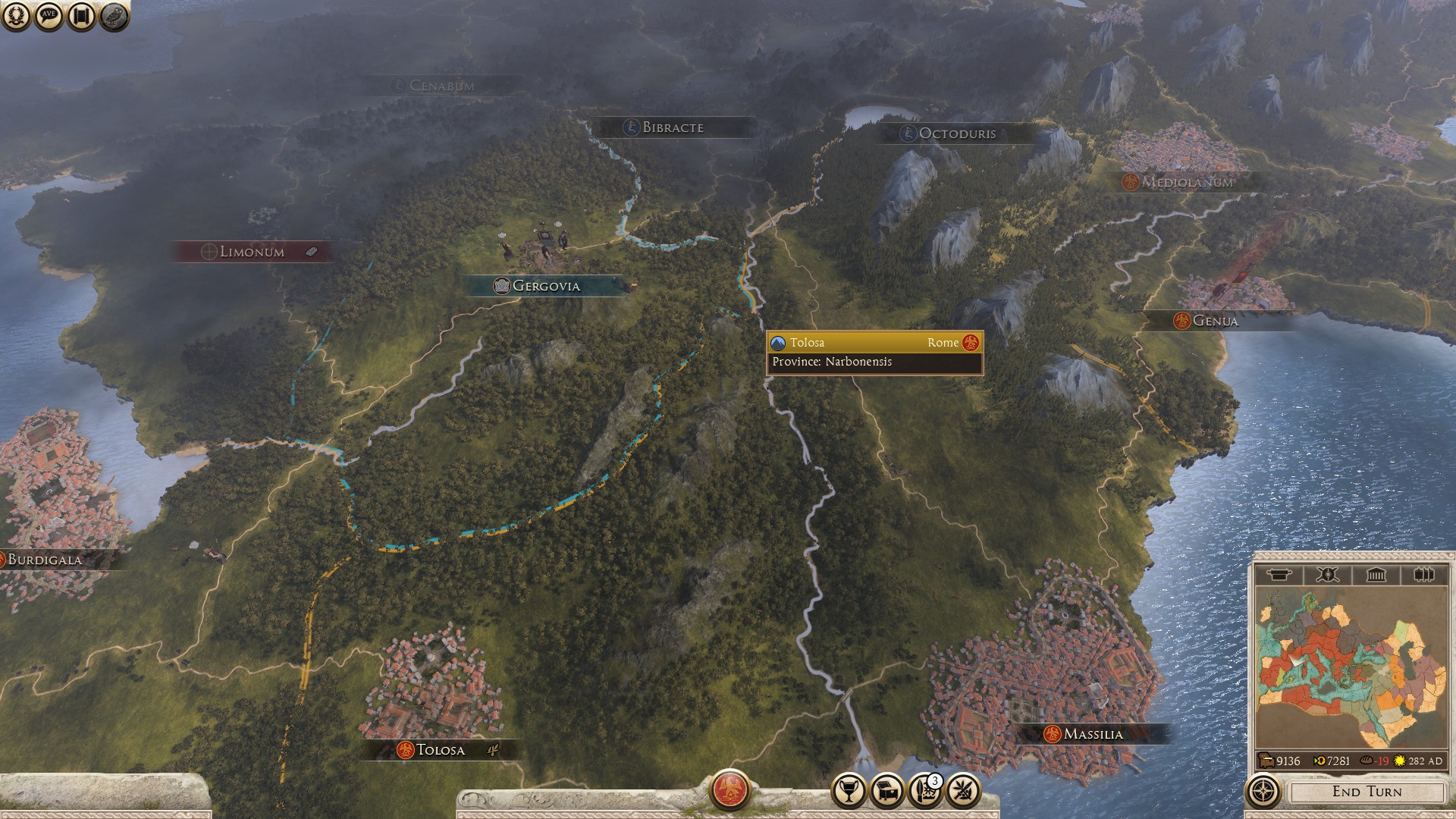Select the Gergovia settlement label
The width and height of the screenshot is (1456, 819).
pos(545,286)
